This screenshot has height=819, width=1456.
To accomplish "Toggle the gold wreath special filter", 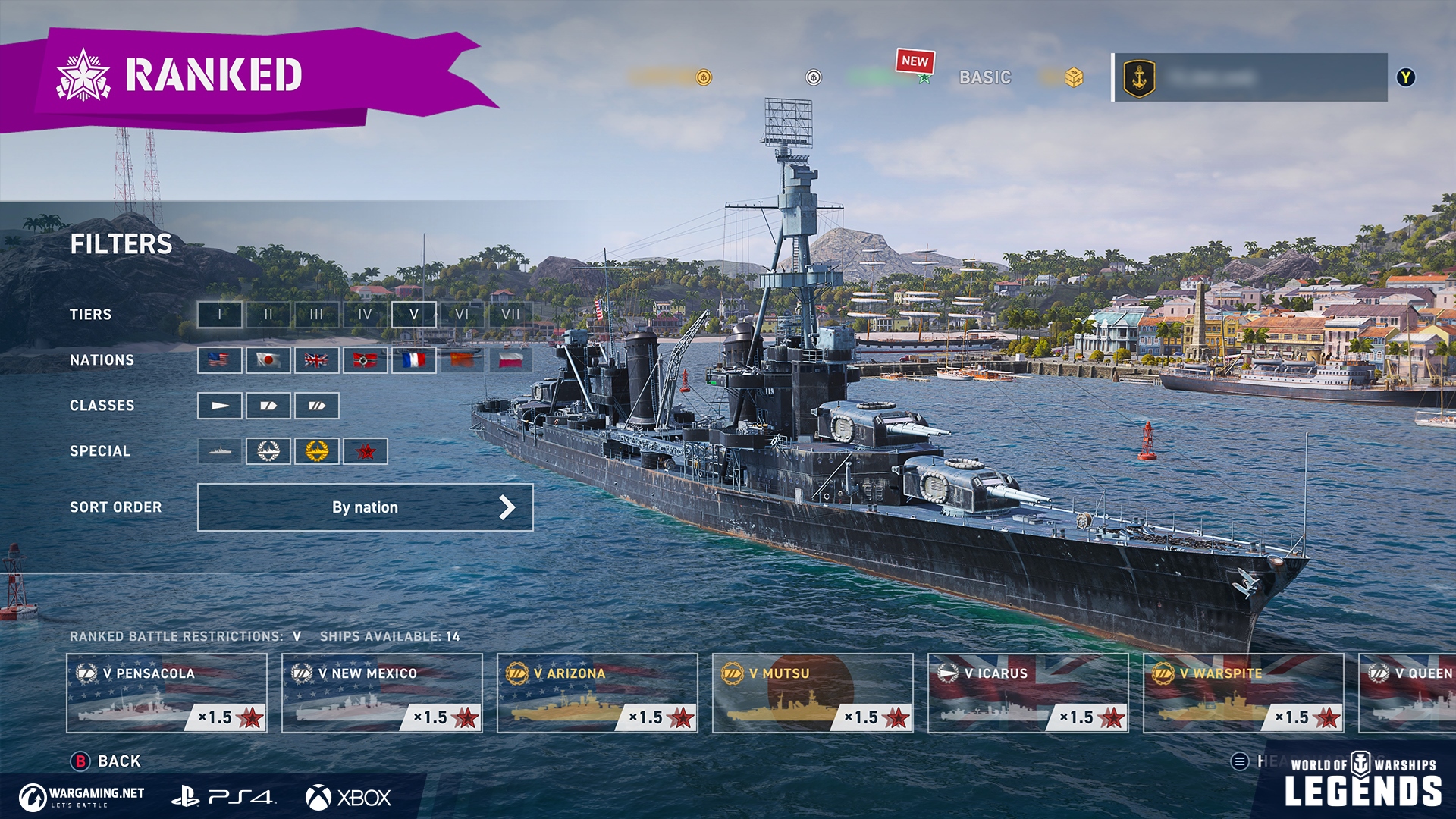I will (317, 451).
